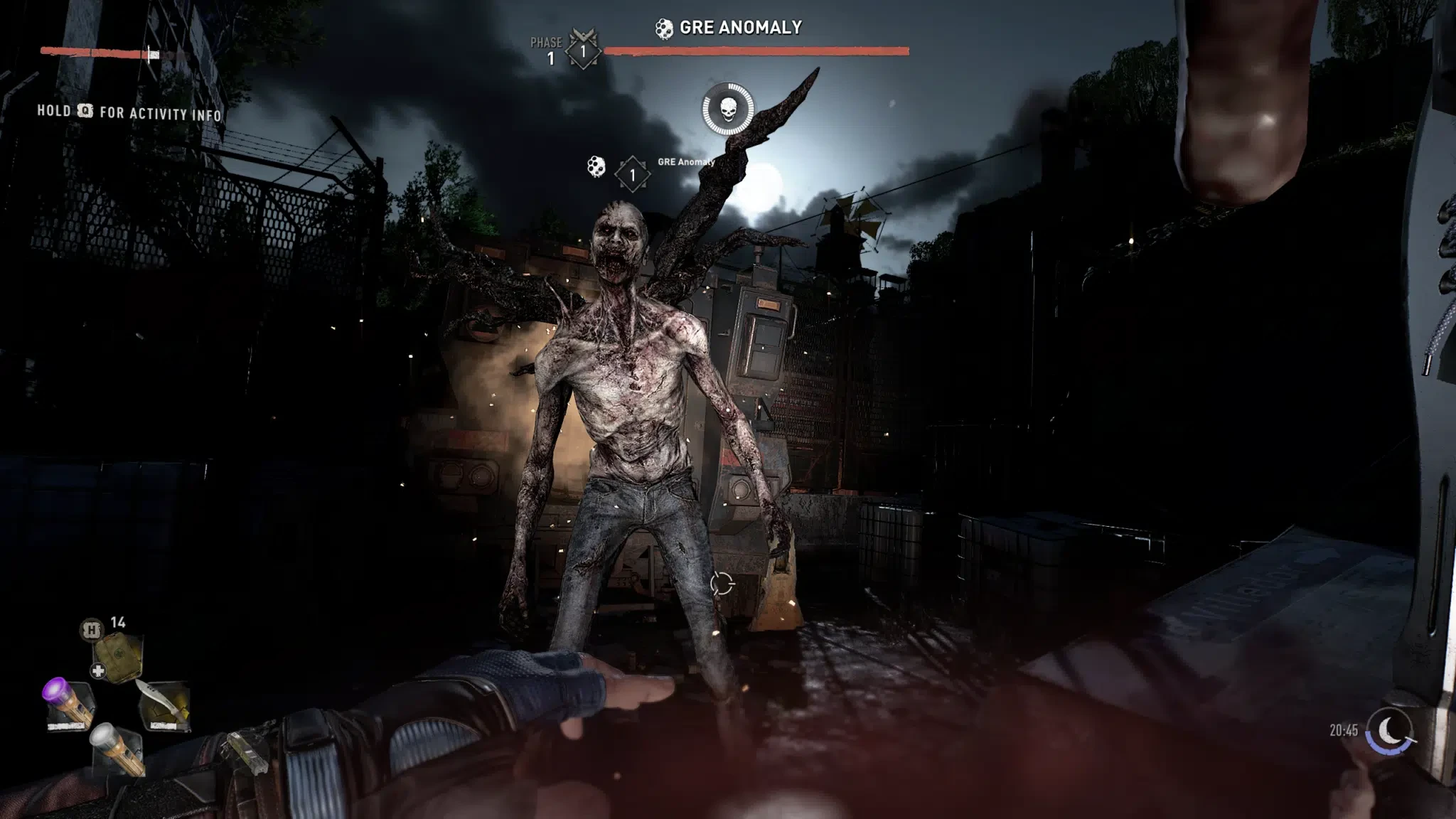Image resolution: width=1456 pixels, height=819 pixels.
Task: Open the level 1 marker below the boss name
Action: click(632, 175)
